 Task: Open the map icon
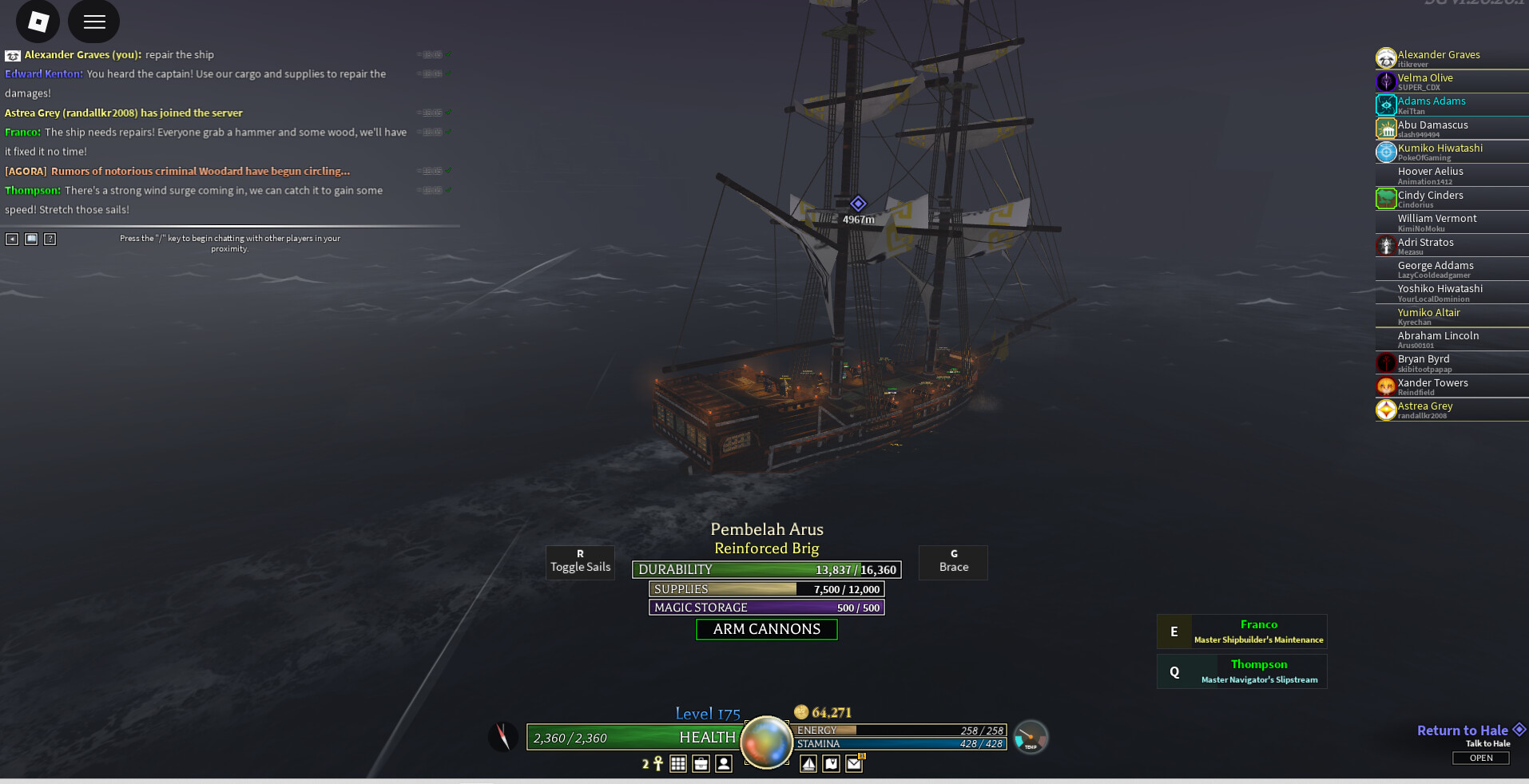(832, 764)
